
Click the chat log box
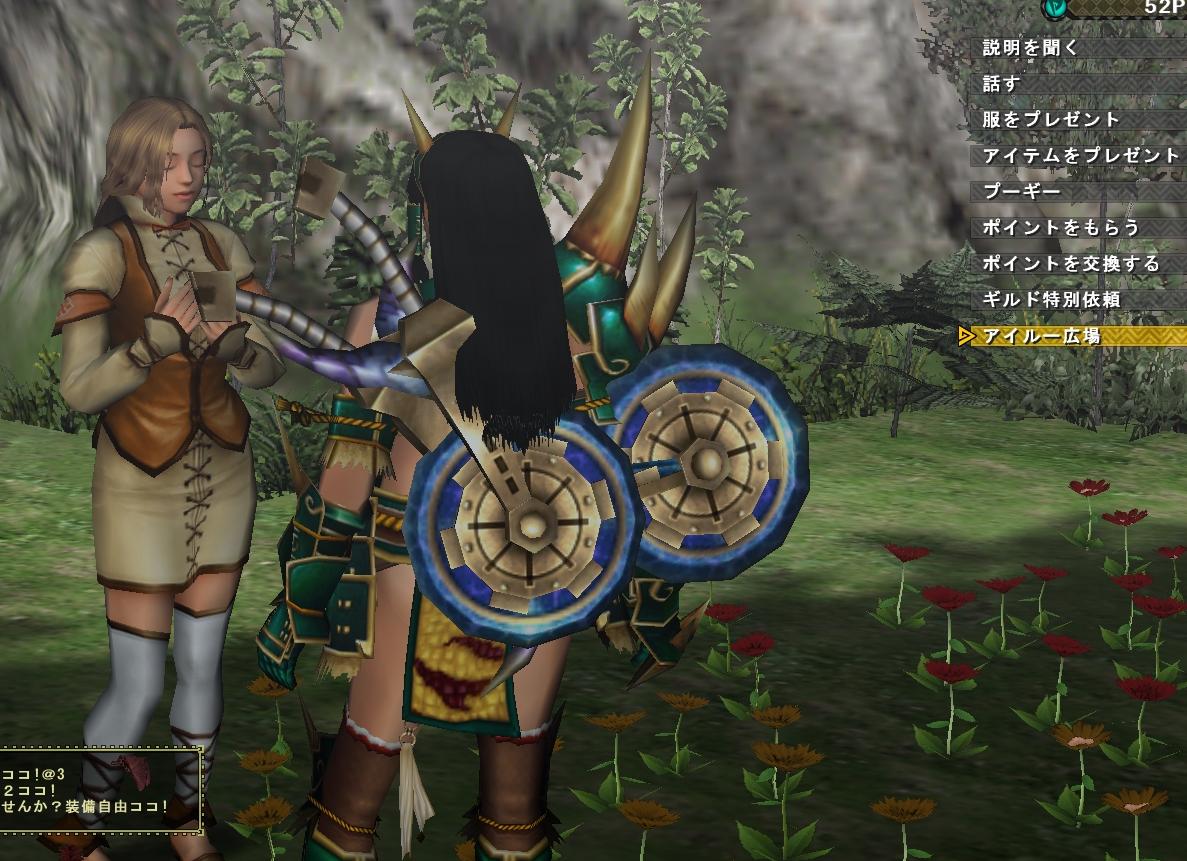click(100, 789)
